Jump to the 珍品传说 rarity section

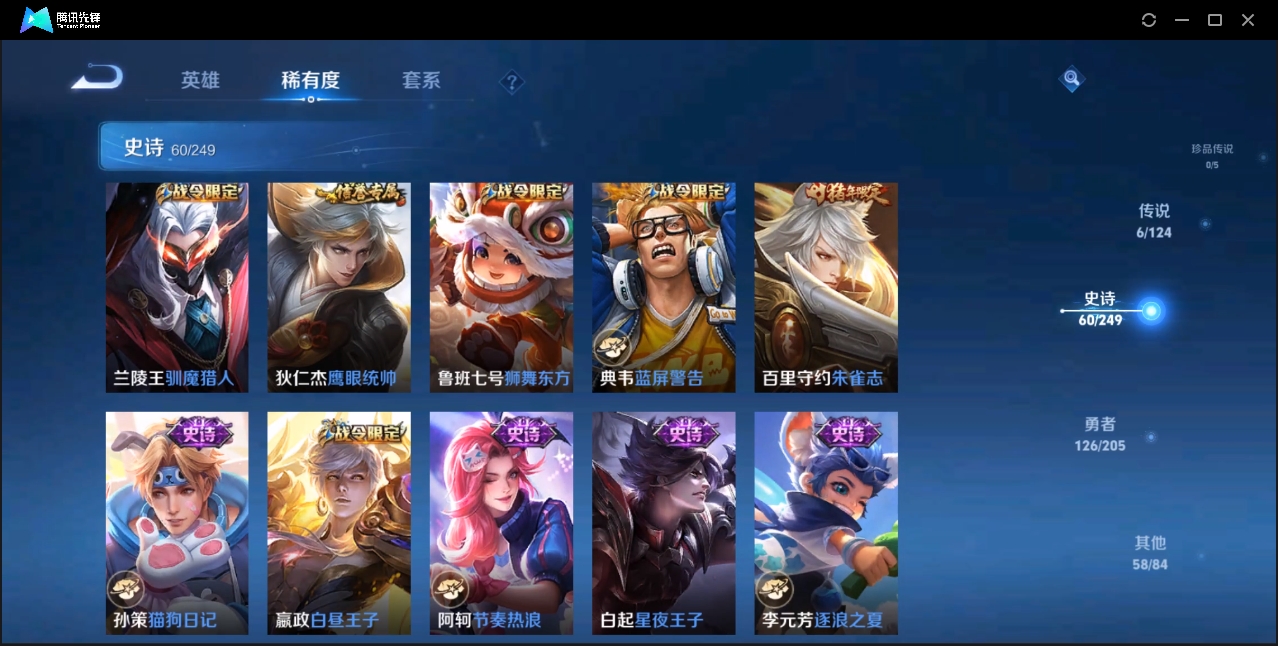point(1212,155)
